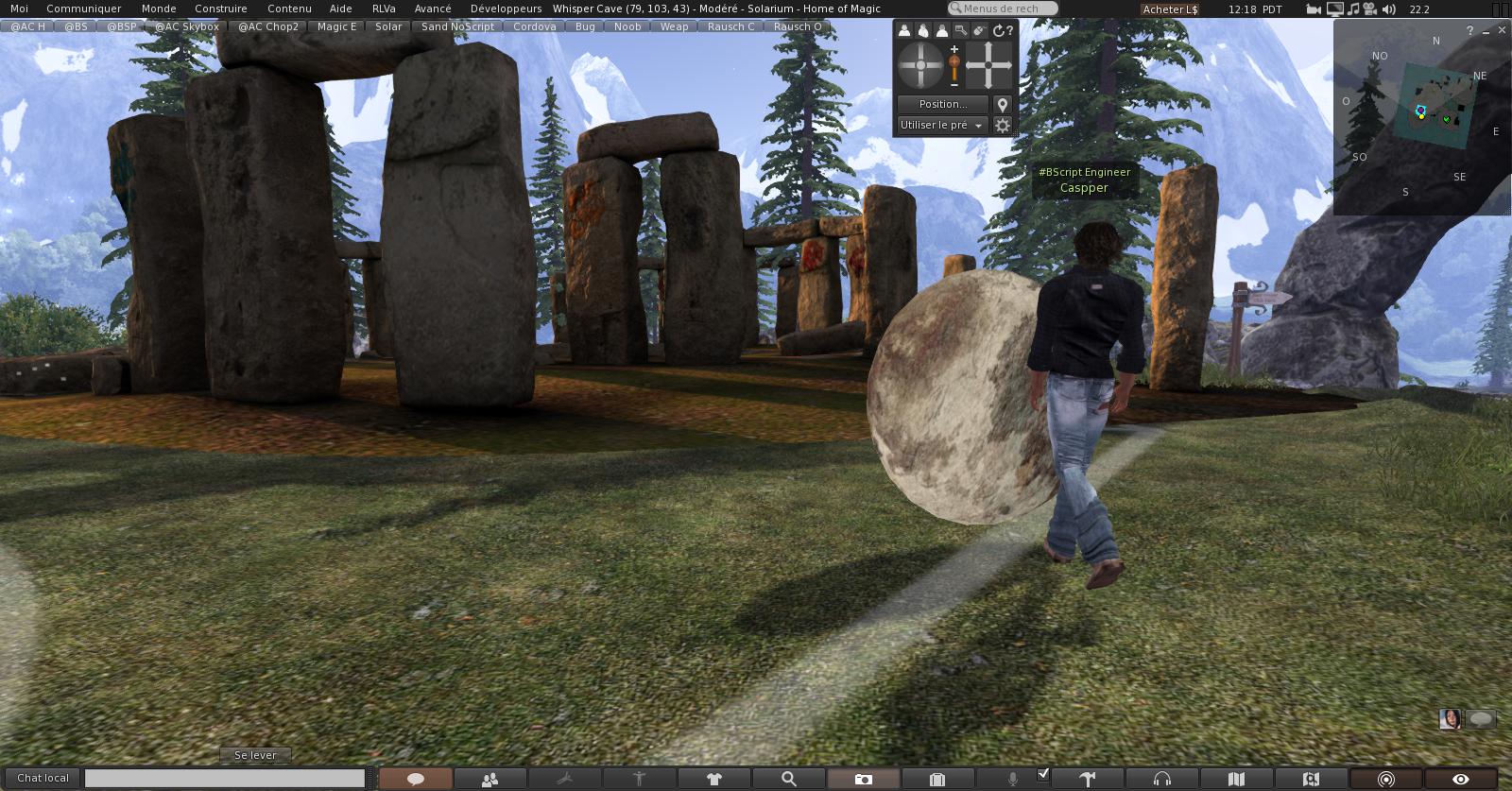Open the appearance shirt toolbar button
This screenshot has height=791, width=1512.
point(713,779)
